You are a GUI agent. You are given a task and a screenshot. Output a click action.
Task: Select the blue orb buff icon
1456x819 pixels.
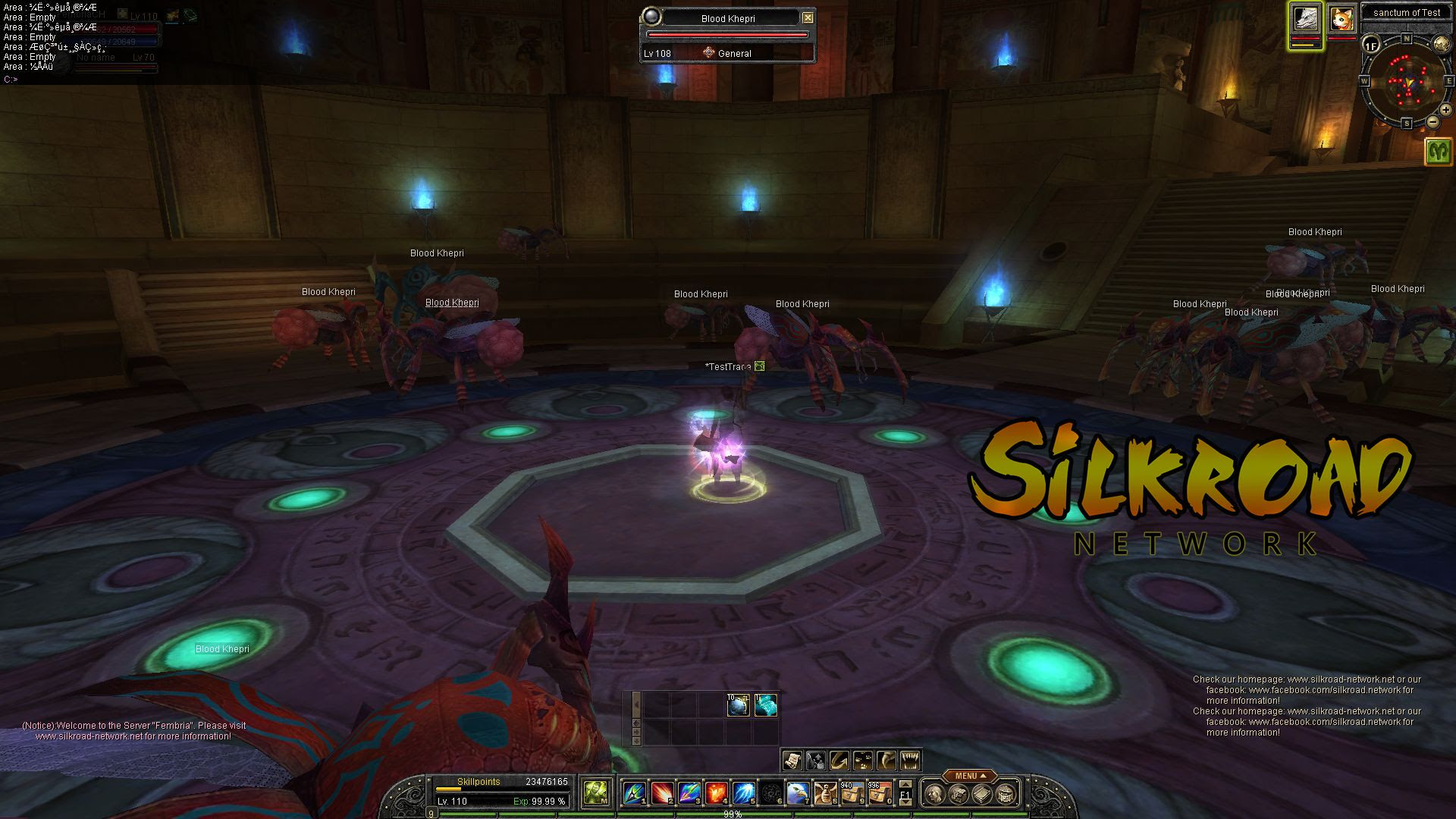[738, 705]
